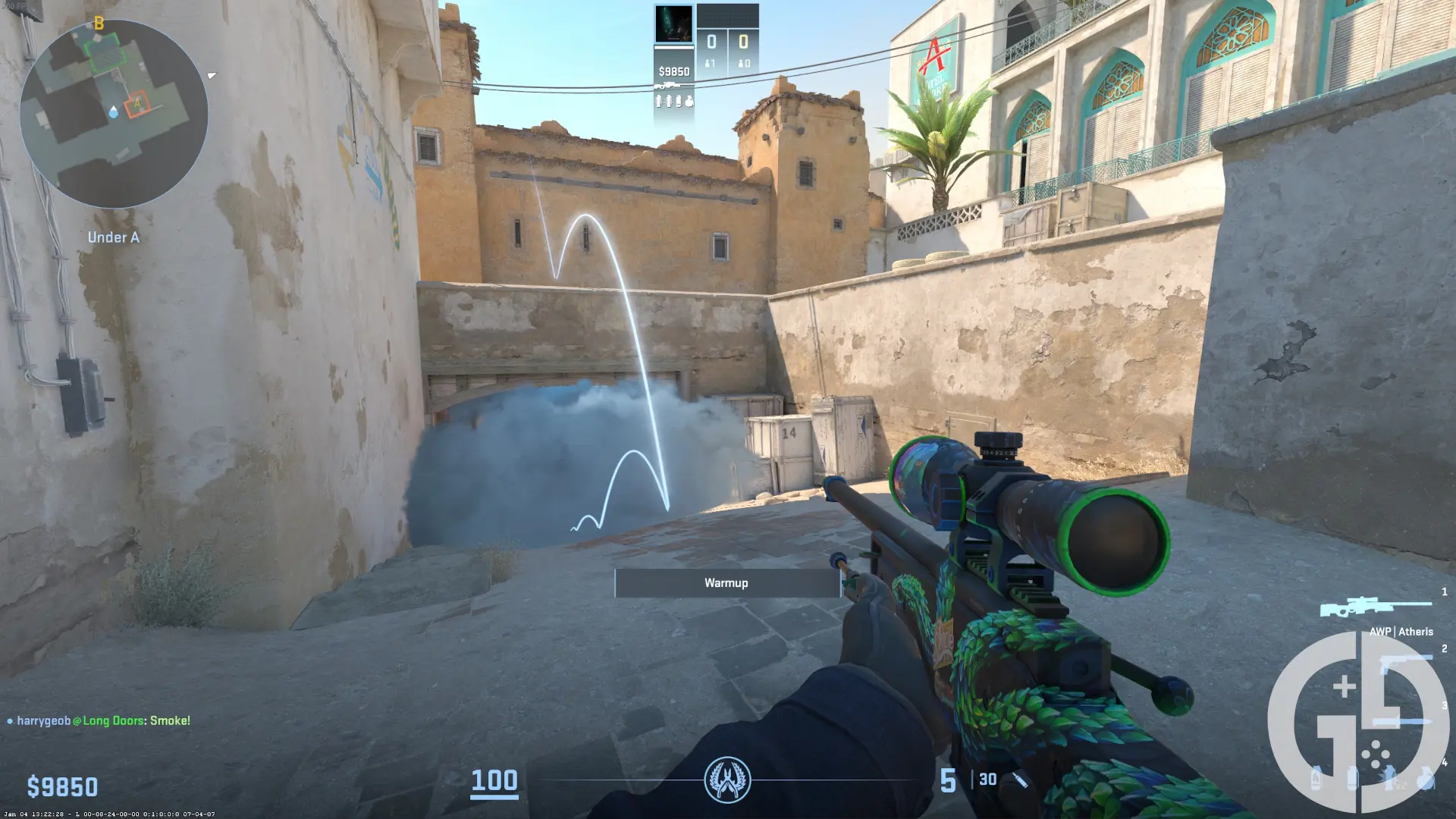Click the armor icon under the money display
1456x819 pixels.
[x=658, y=102]
